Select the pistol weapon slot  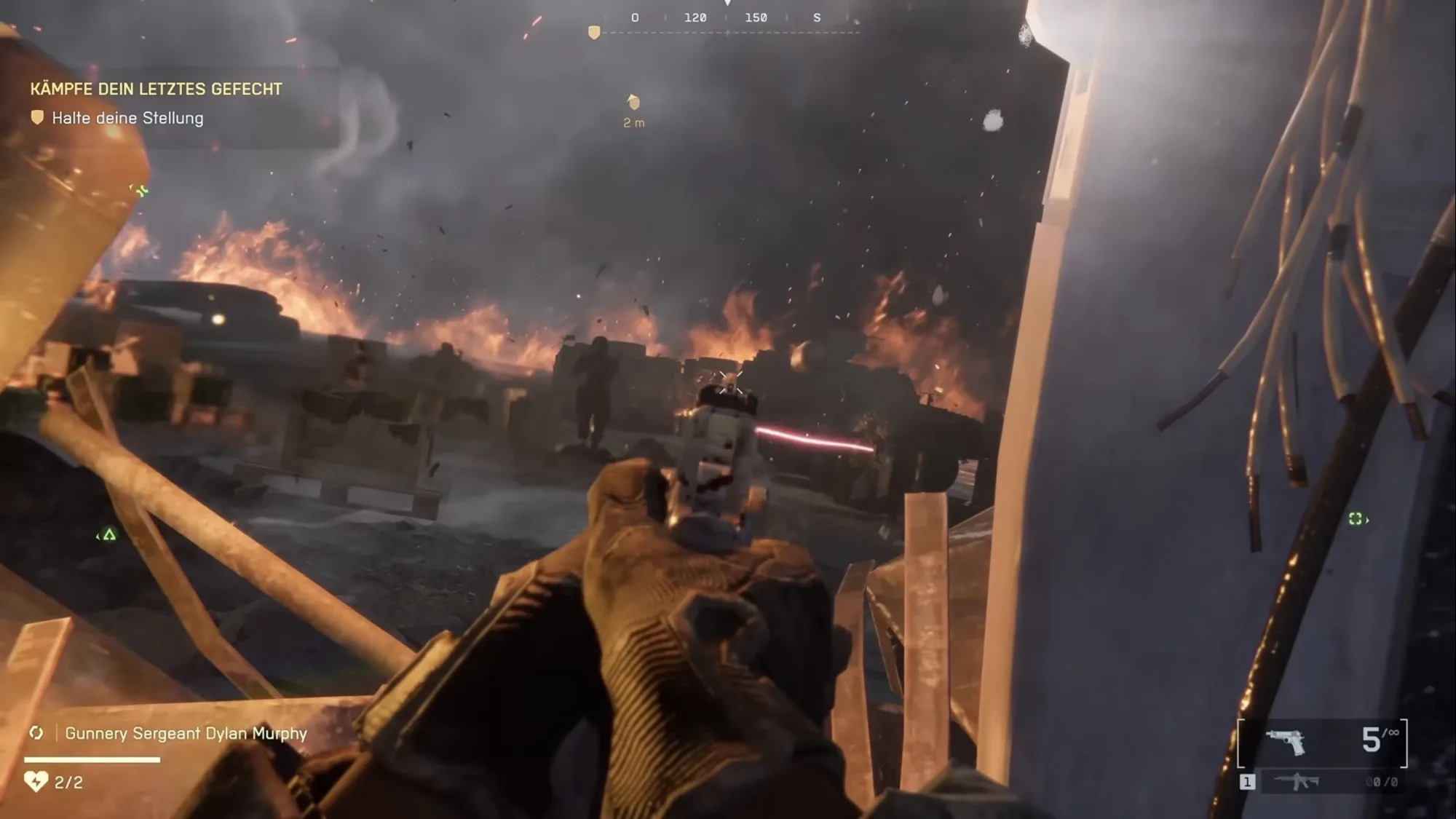click(1285, 742)
